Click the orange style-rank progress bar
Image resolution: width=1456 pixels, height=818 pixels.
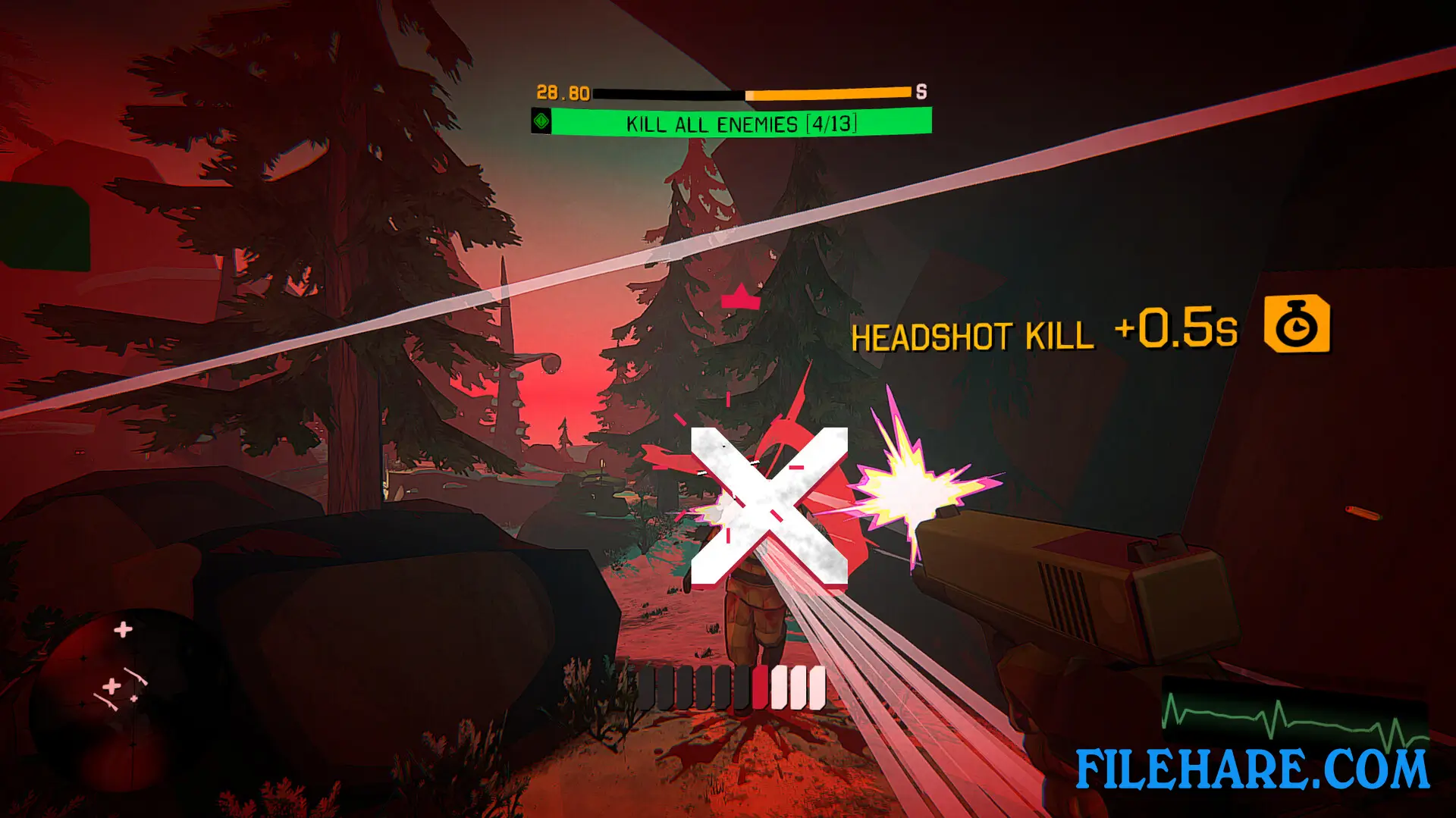[x=827, y=92]
